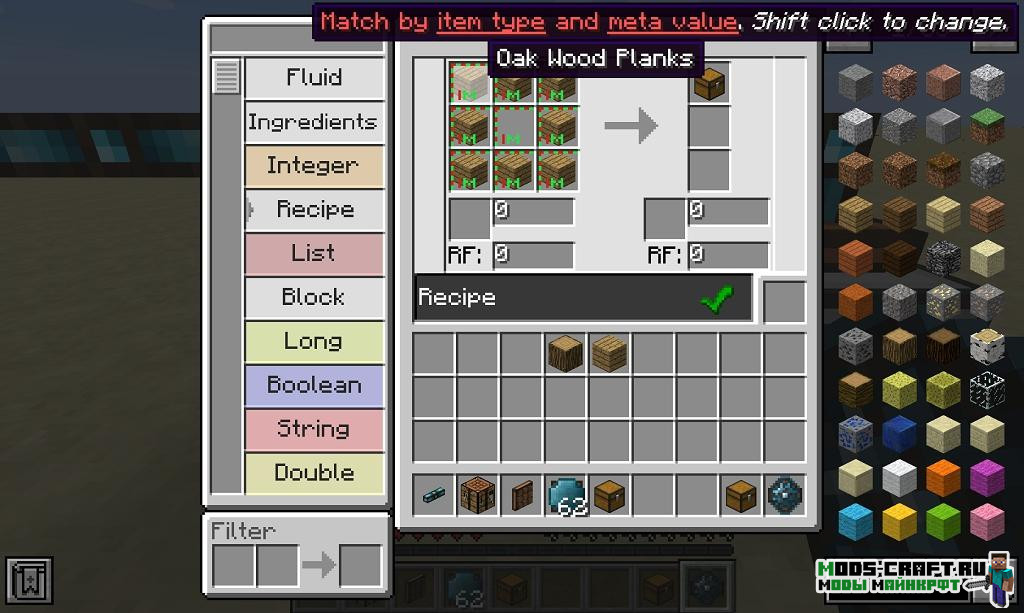Screen dimensions: 1024x613
Task: Pick up the oak planks from the inventory
Action: pos(609,353)
